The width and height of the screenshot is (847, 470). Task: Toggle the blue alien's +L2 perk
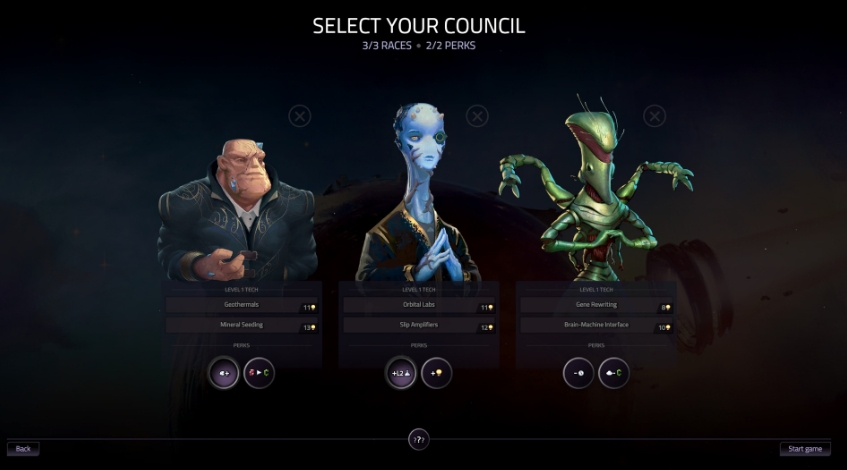click(x=401, y=373)
